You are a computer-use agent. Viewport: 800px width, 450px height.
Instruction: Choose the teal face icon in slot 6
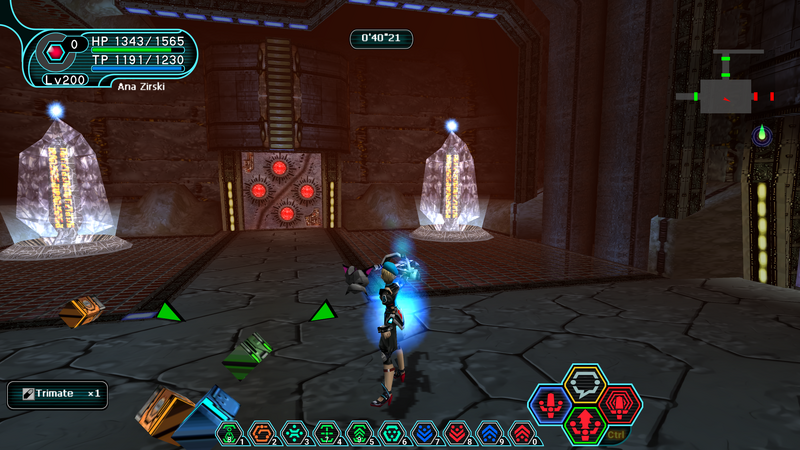(392, 432)
